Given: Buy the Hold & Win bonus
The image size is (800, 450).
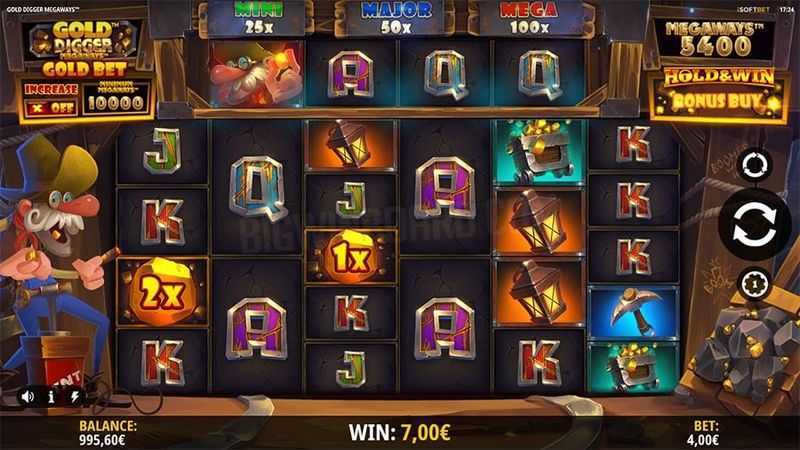Looking at the screenshot, I should (716, 92).
